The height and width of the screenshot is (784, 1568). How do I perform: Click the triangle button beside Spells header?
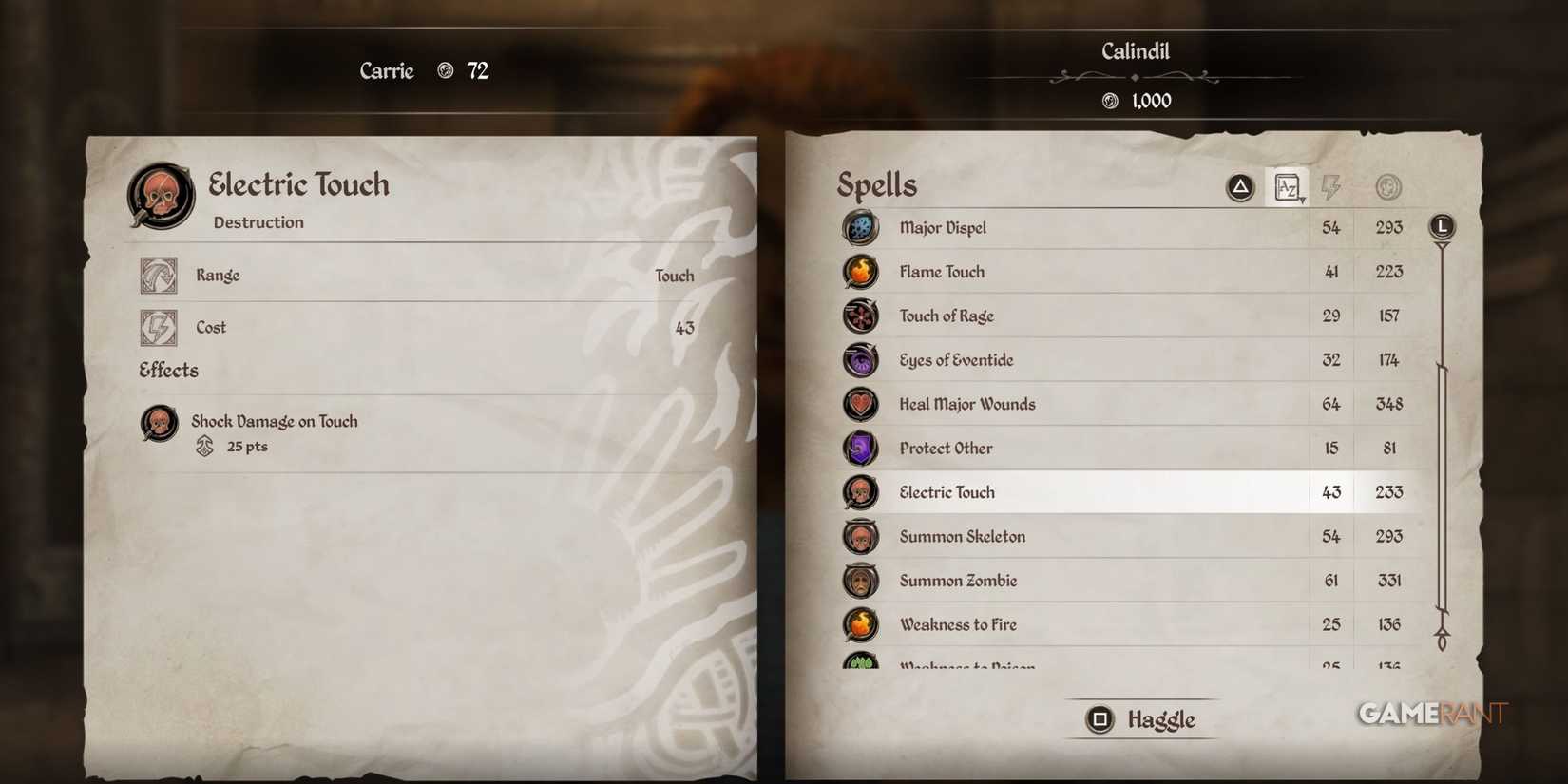click(1238, 186)
